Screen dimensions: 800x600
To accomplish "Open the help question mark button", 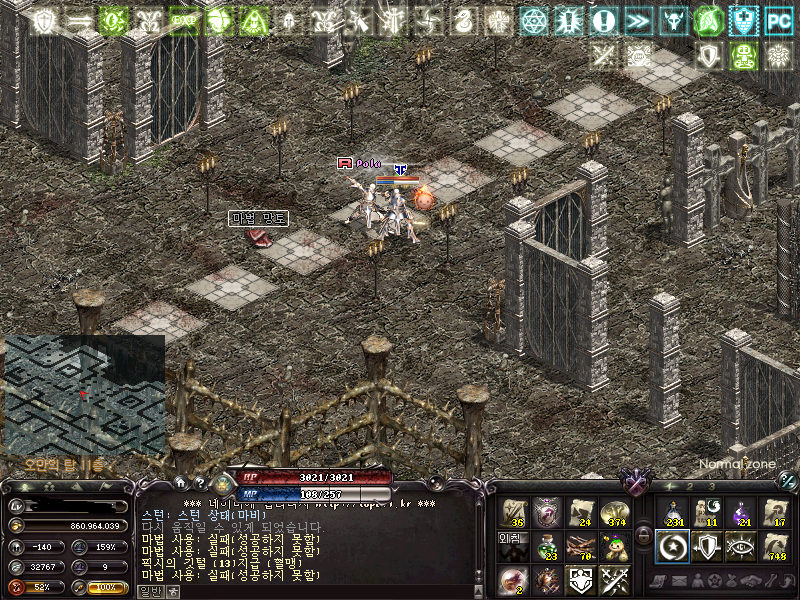I will pos(199,482).
